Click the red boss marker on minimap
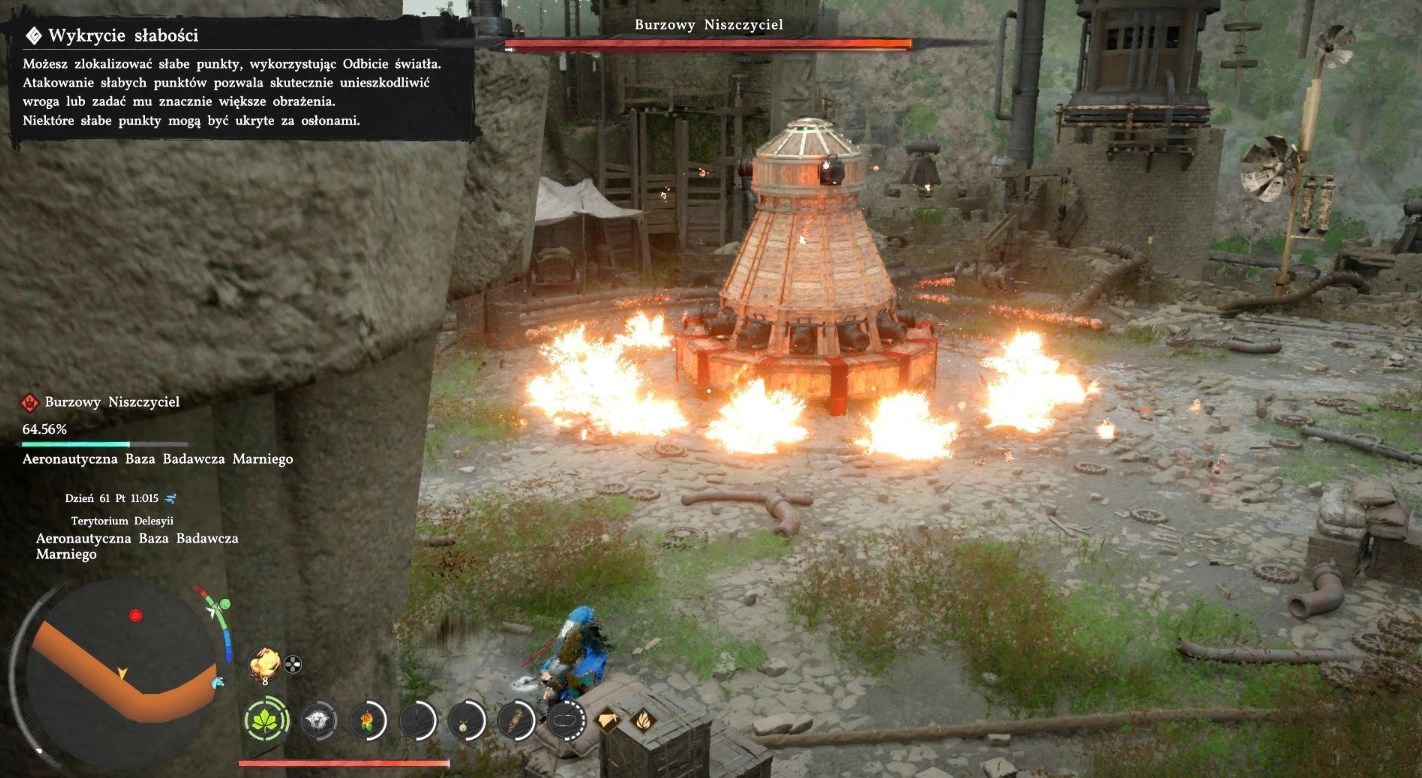The width and height of the screenshot is (1422, 778). (136, 615)
